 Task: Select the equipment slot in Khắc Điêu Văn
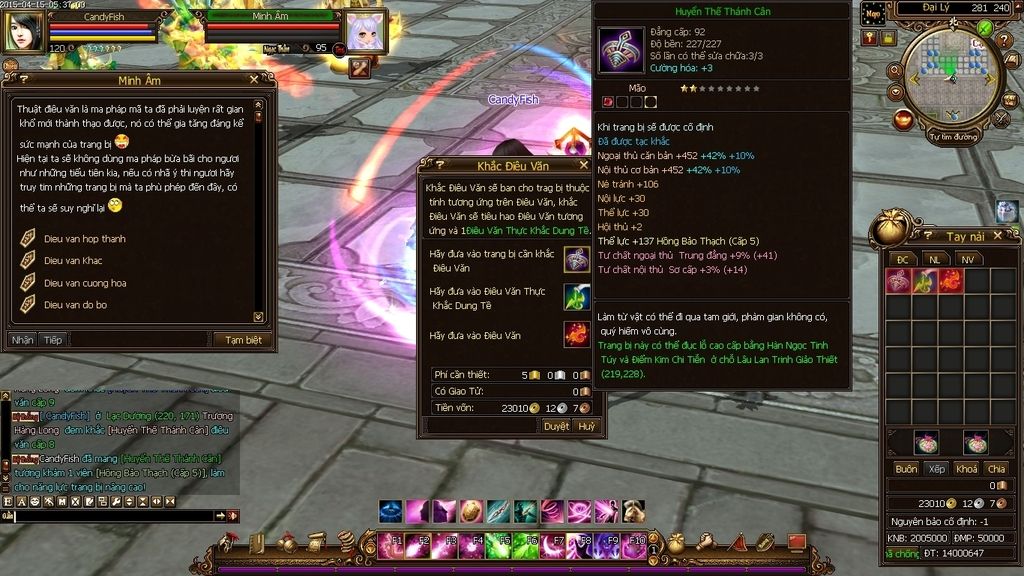(x=576, y=259)
